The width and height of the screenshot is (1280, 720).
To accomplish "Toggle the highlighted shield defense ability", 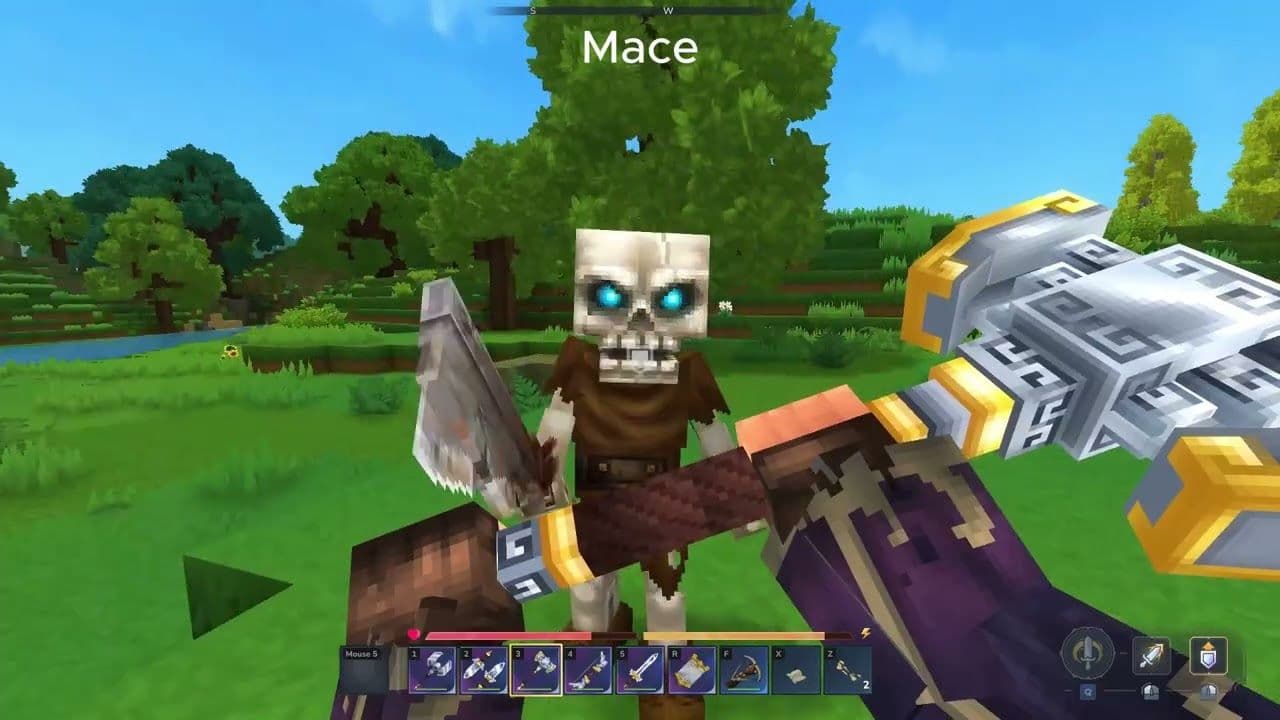I will [x=1208, y=656].
